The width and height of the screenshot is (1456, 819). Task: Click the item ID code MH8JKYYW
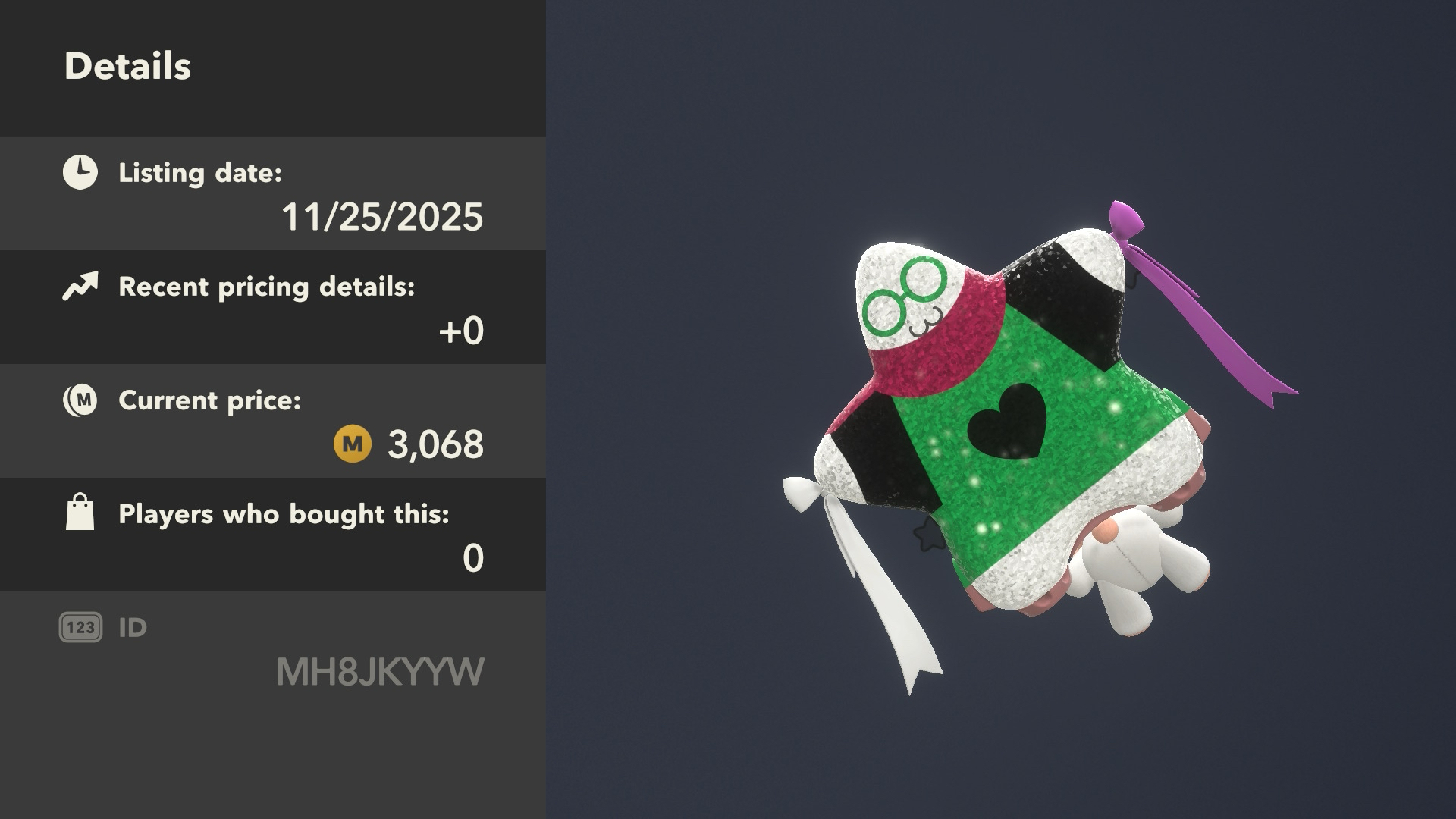pos(380,672)
